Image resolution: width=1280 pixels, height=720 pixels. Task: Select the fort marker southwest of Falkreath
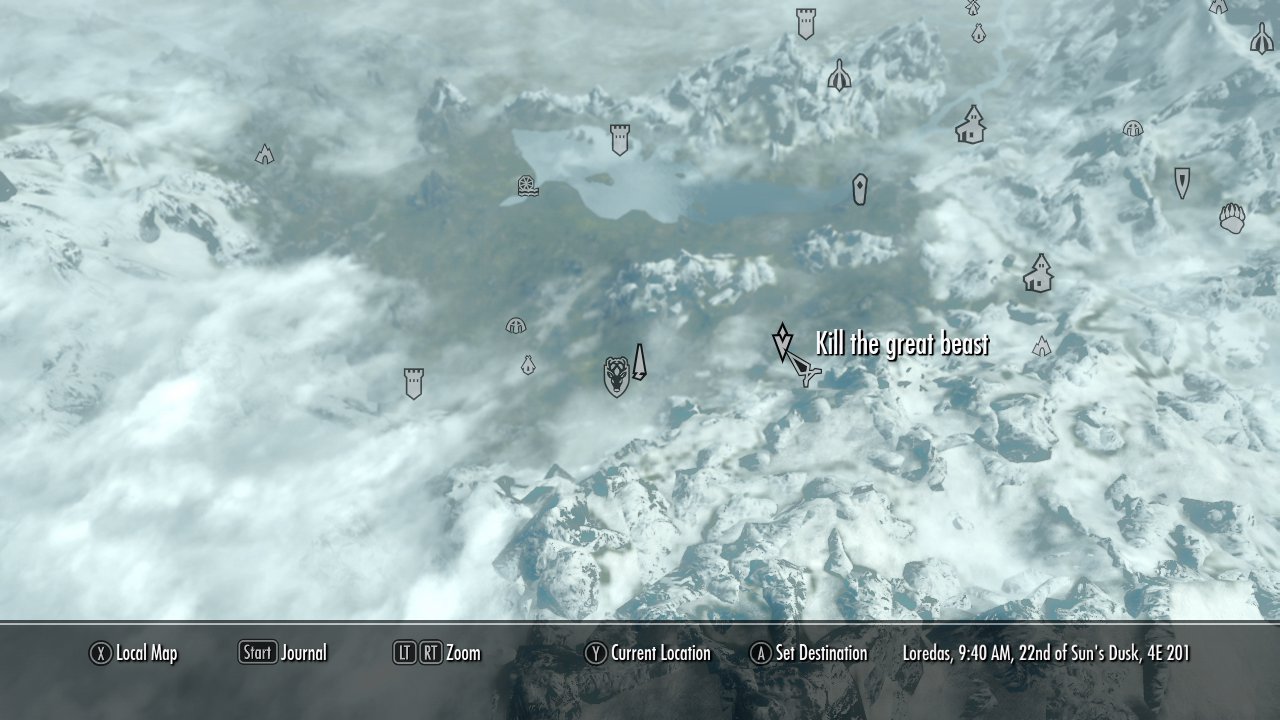[413, 383]
